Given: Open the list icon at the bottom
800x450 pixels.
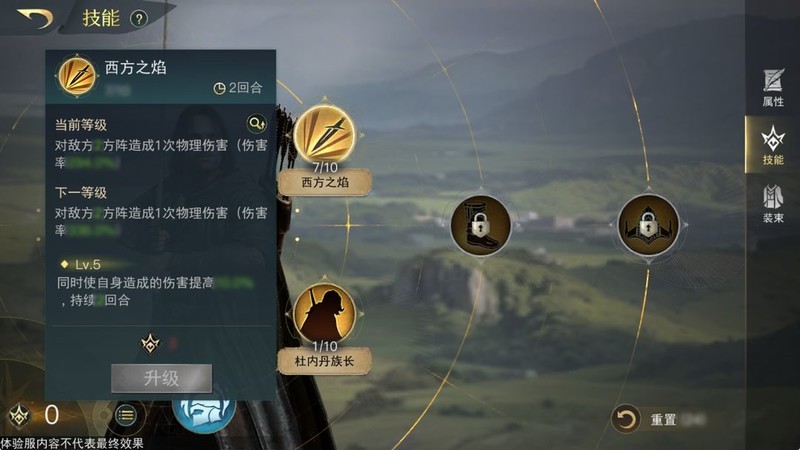Looking at the screenshot, I should pyautogui.click(x=126, y=415).
